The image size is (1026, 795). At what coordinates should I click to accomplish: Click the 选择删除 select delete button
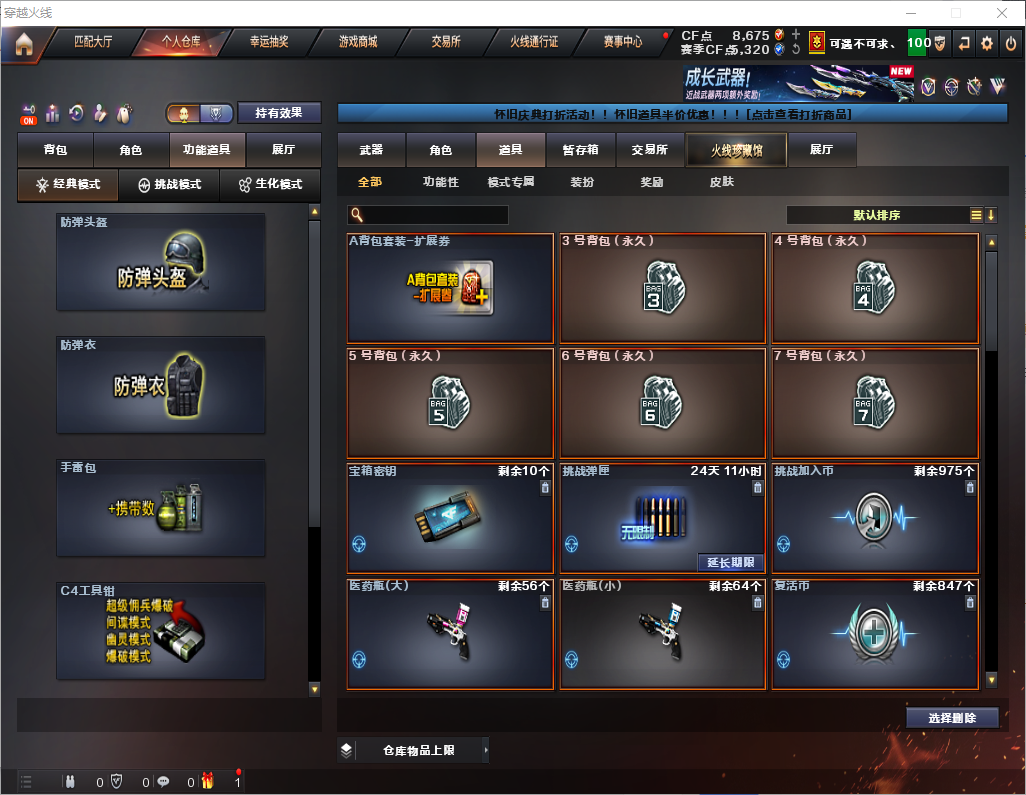pyautogui.click(x=952, y=718)
